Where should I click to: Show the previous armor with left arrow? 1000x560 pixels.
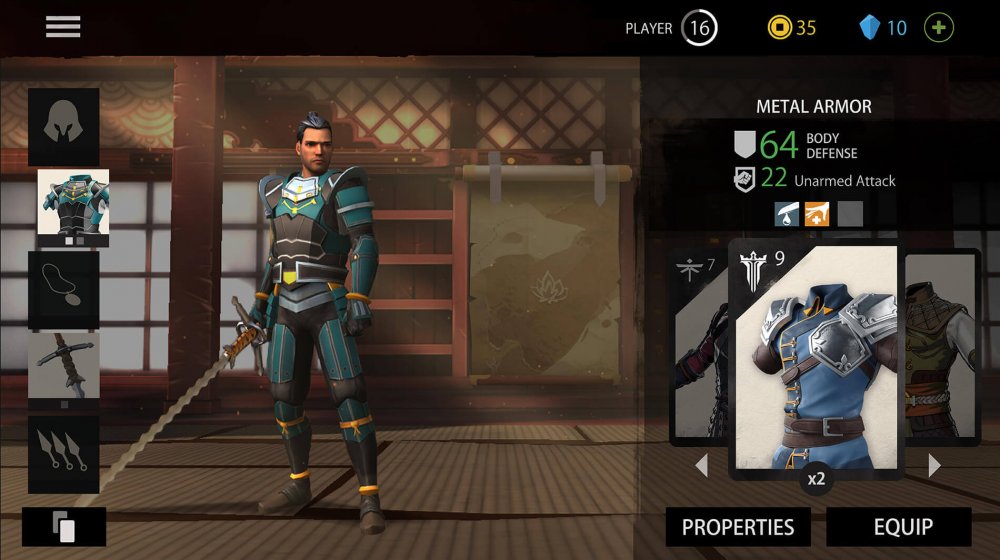[x=701, y=465]
